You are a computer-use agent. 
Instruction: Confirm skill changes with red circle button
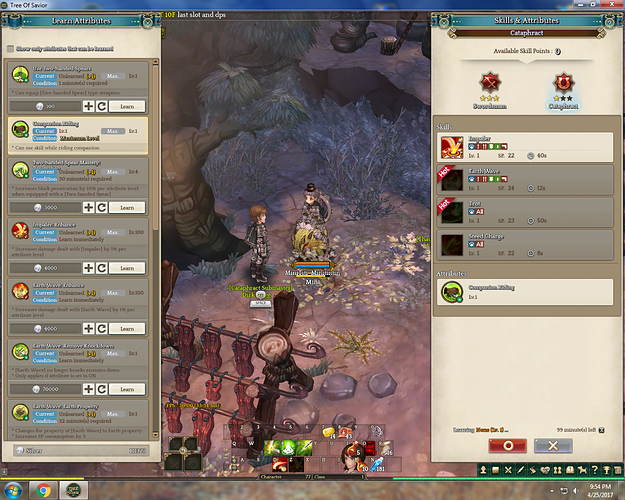pyautogui.click(x=507, y=445)
